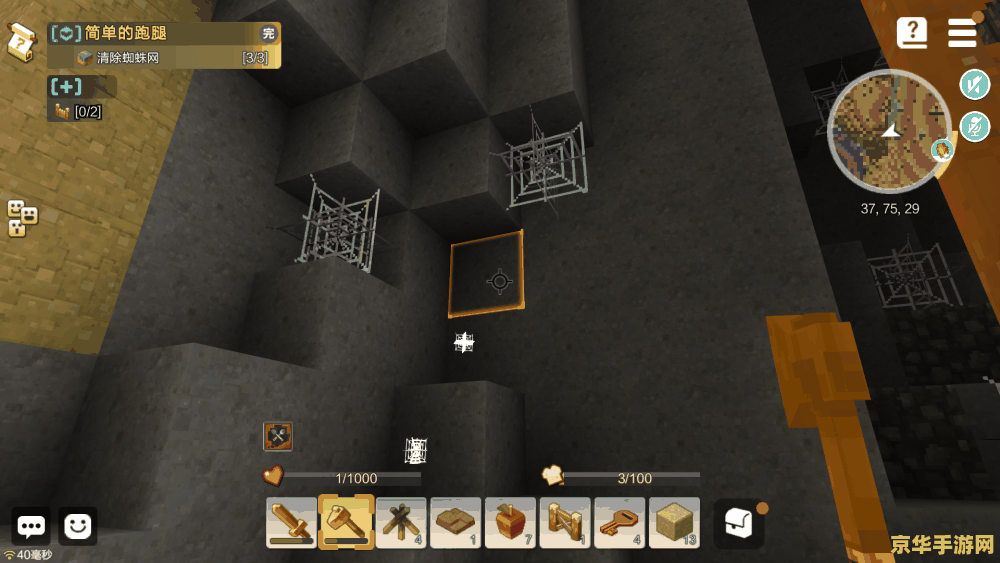
Task: Click the player avatar marker on minimap
Action: coord(941,151)
